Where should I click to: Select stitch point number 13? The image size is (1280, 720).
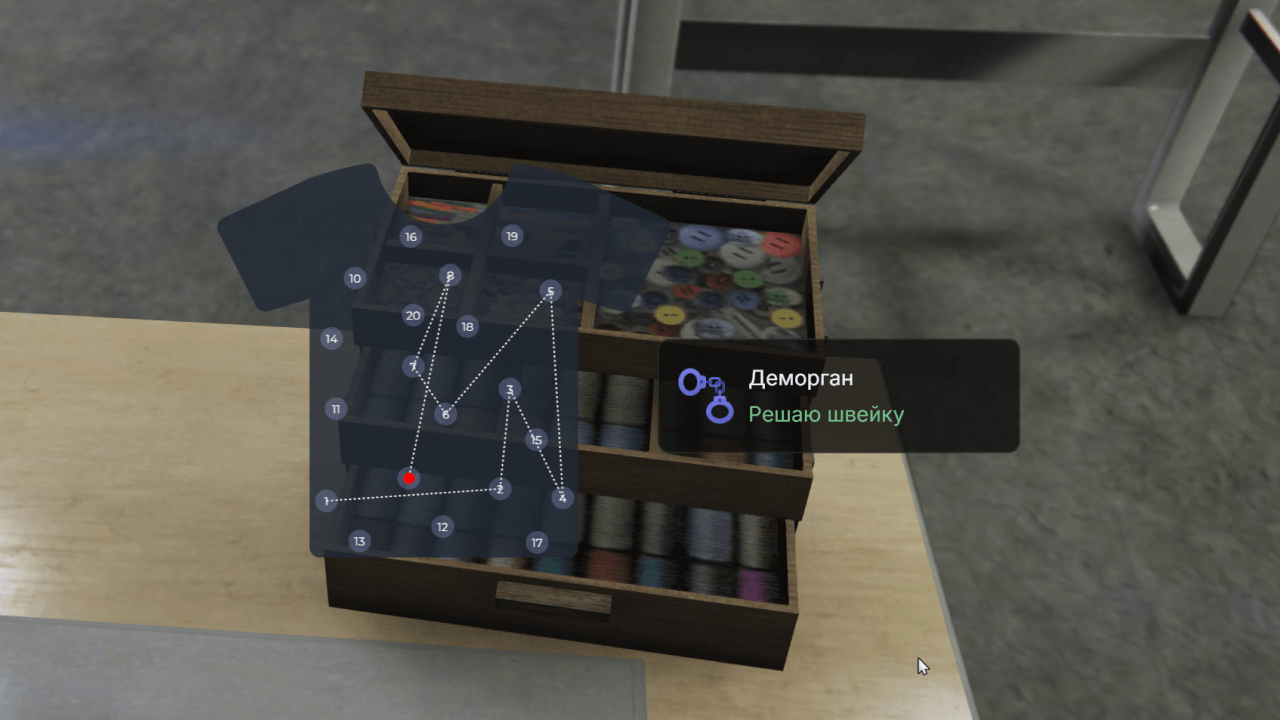(x=359, y=541)
